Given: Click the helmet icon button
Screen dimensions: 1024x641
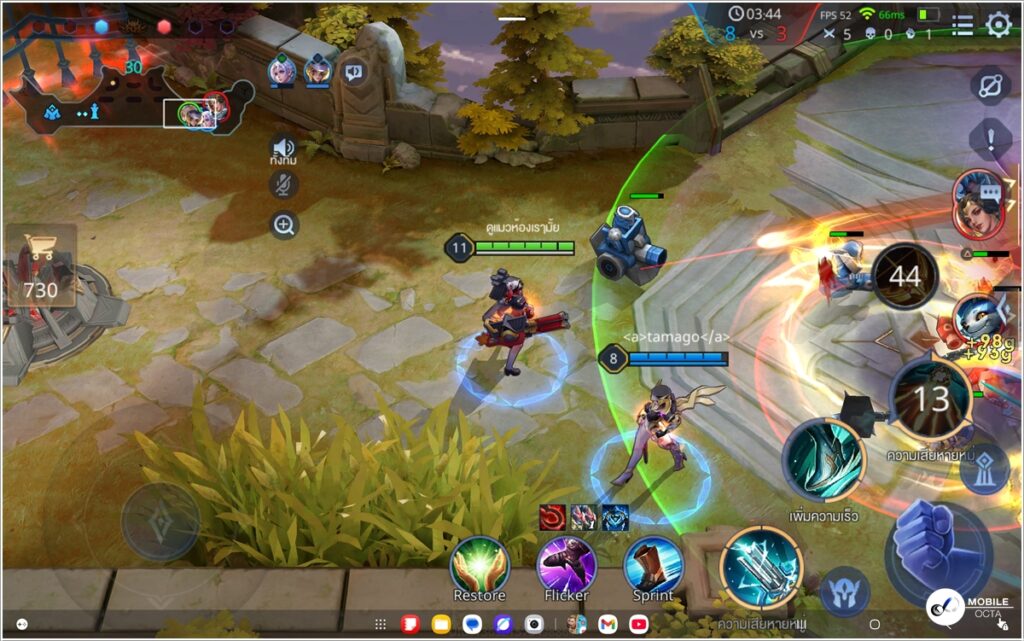Looking at the screenshot, I should (x=845, y=590).
